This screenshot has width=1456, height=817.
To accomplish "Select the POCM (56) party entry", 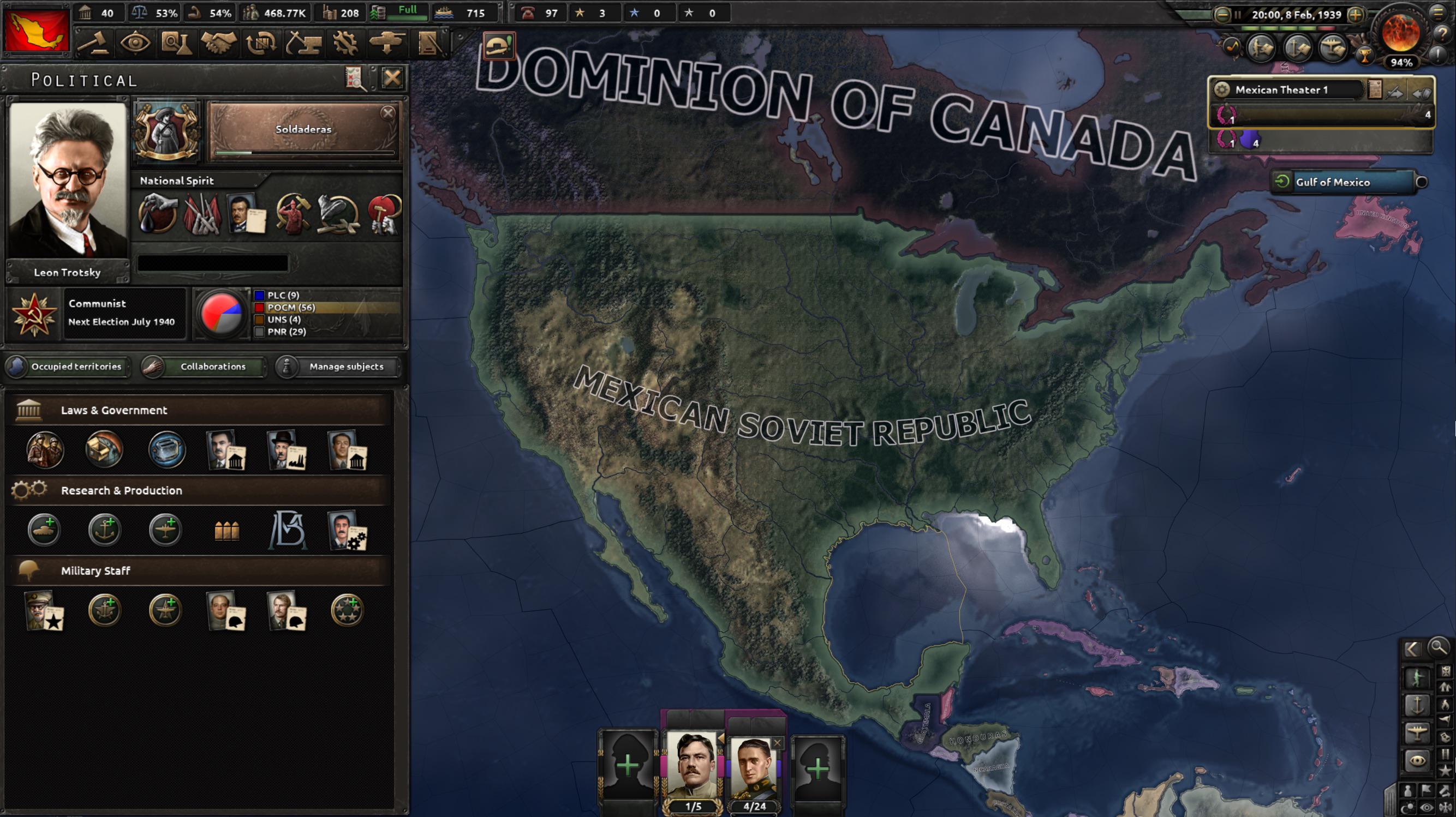I will click(x=290, y=308).
